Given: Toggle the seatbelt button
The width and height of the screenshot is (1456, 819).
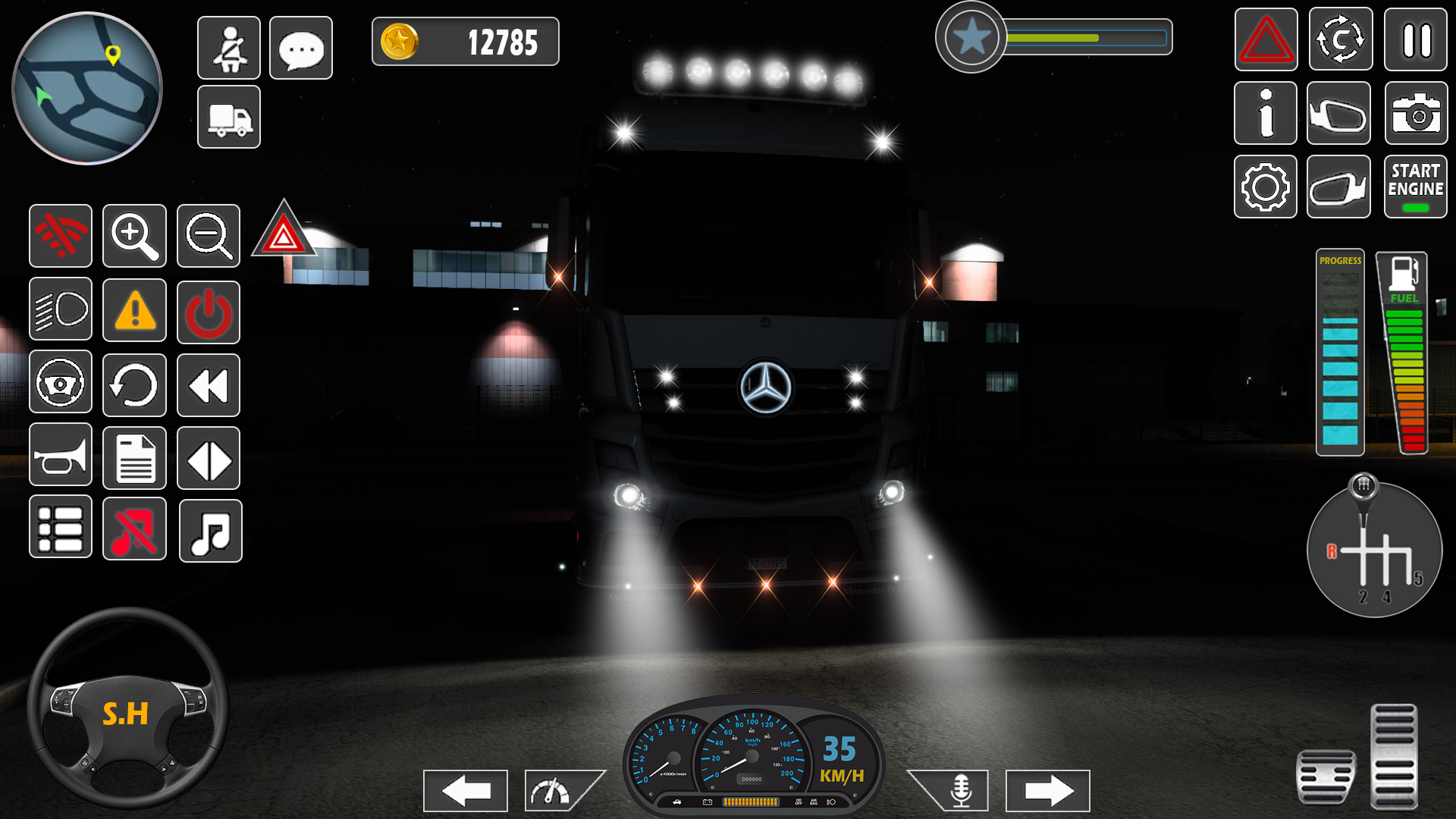Looking at the screenshot, I should pyautogui.click(x=229, y=48).
